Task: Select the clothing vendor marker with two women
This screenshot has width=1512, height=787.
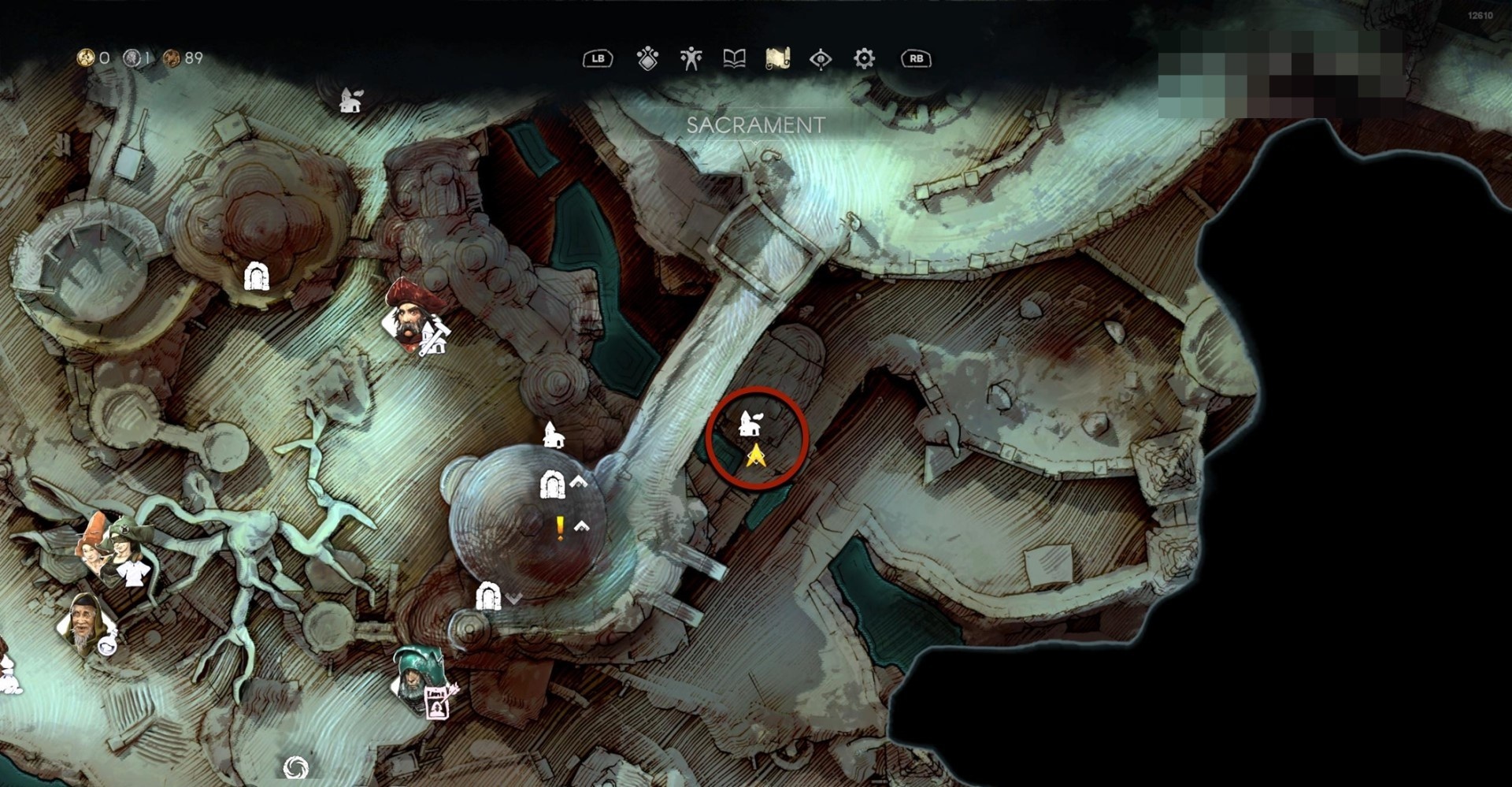Action: pos(114,548)
